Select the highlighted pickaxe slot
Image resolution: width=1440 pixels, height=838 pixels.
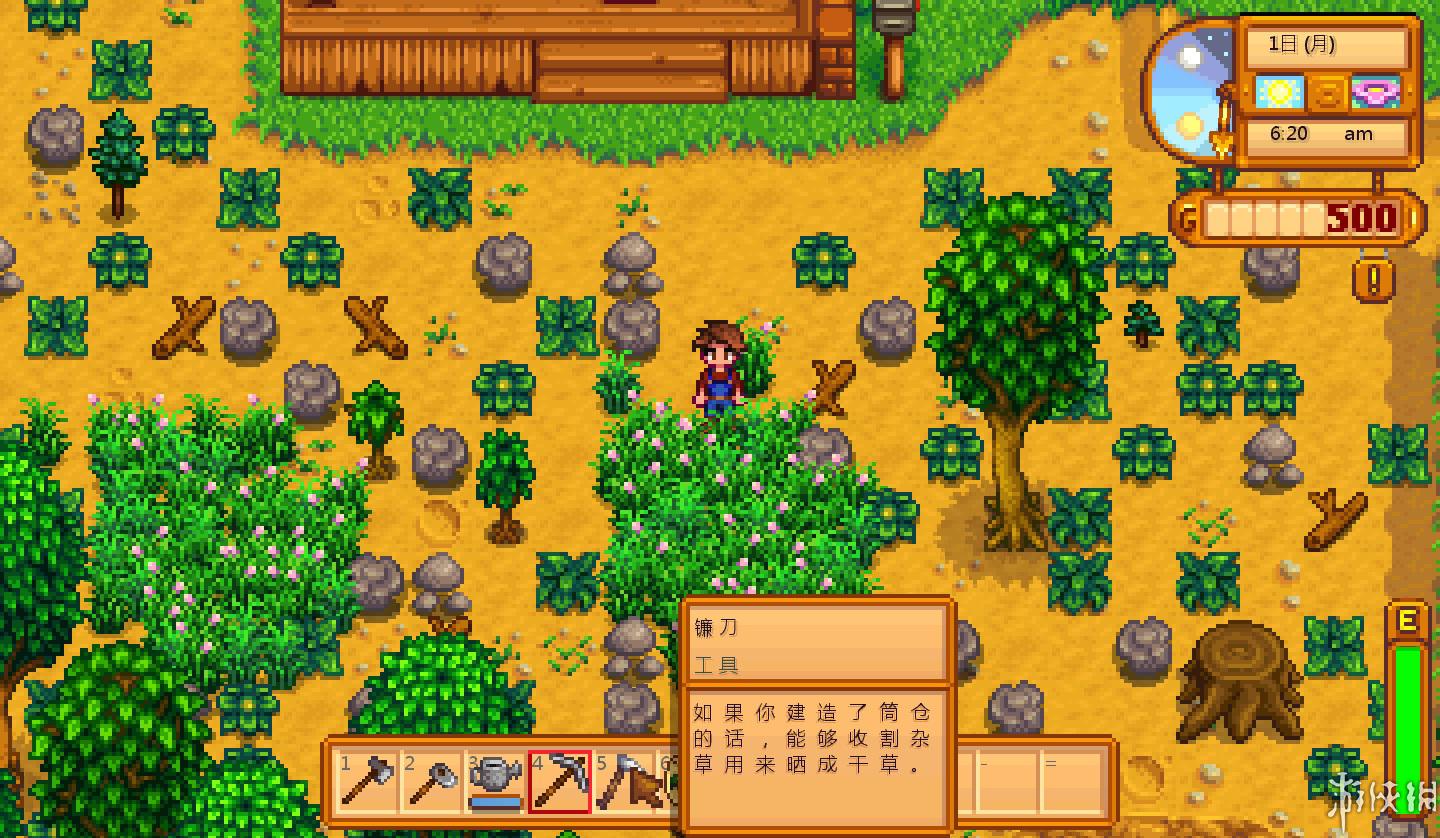[x=560, y=781]
